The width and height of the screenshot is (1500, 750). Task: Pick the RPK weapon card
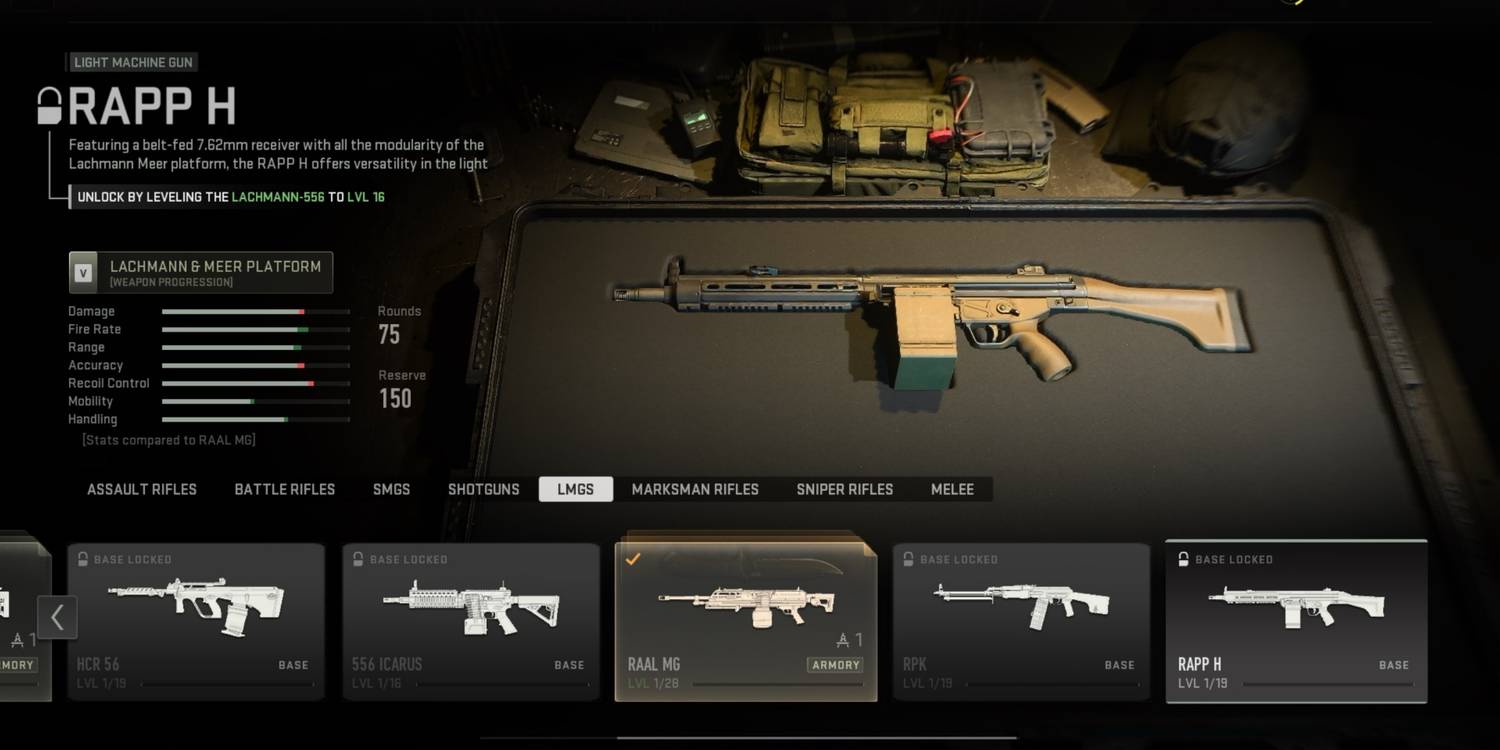point(1021,621)
